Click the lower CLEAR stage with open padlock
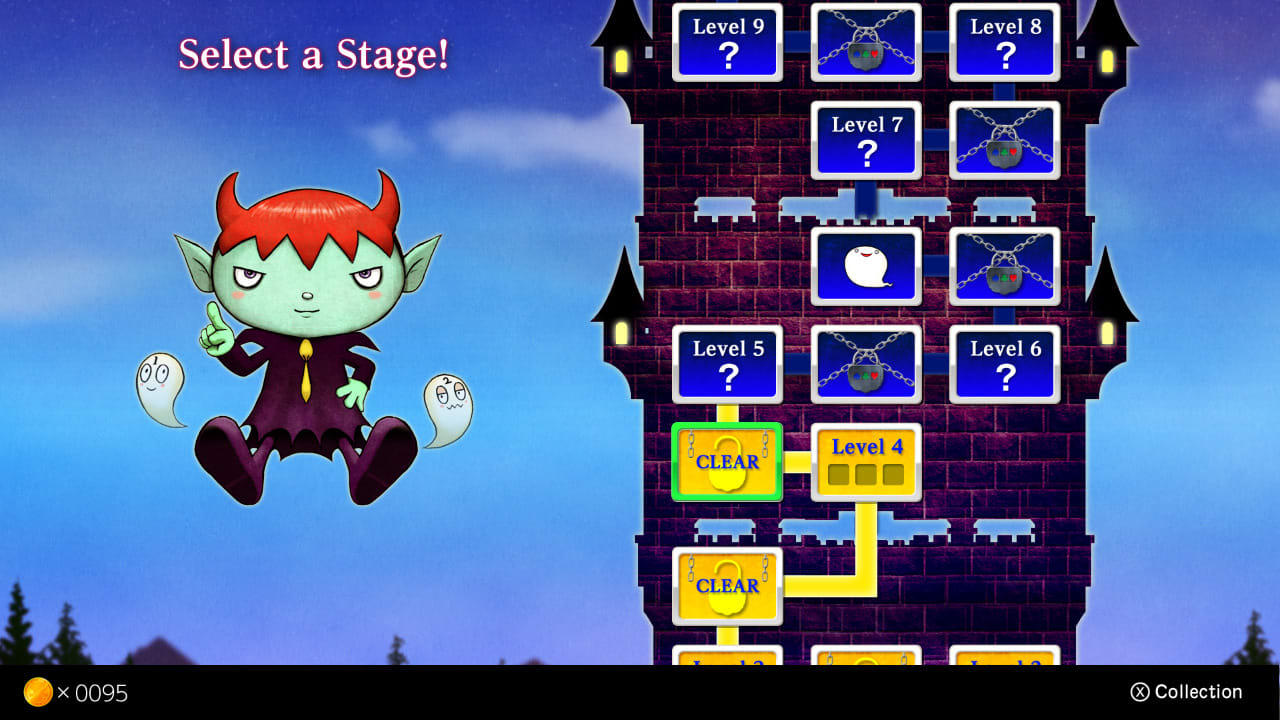The image size is (1280, 720). pyautogui.click(x=727, y=585)
